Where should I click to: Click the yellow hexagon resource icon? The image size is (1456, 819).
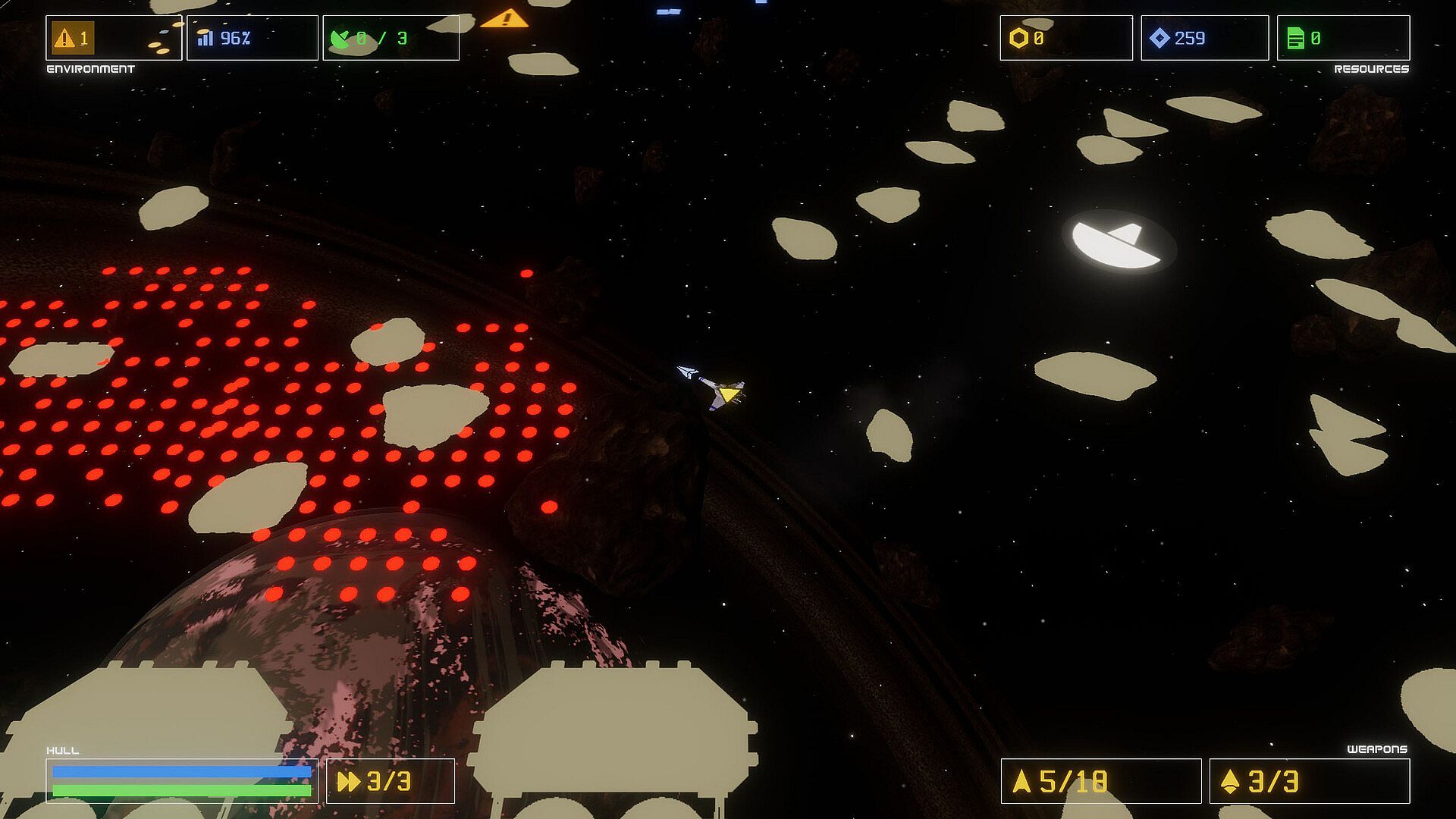tap(1018, 38)
